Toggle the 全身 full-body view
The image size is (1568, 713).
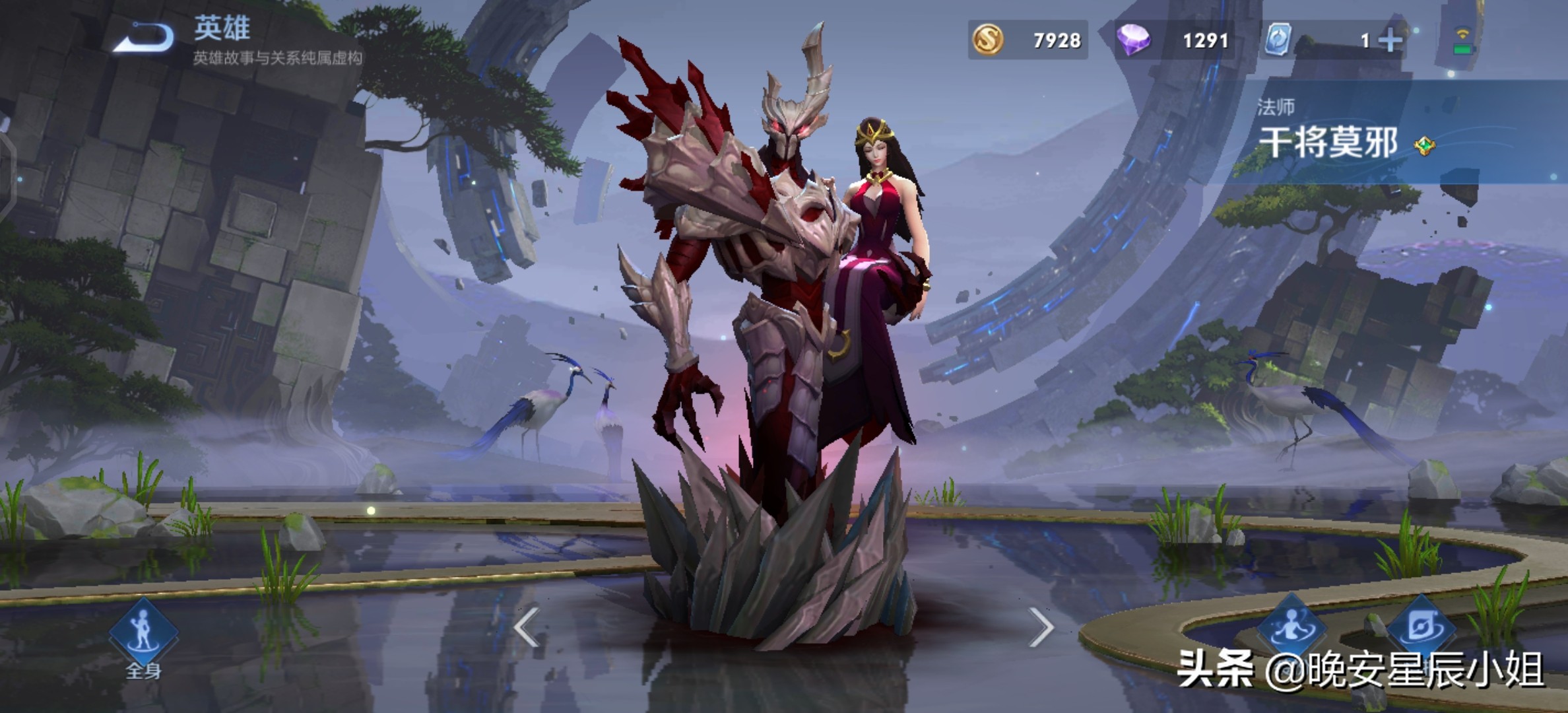click(x=143, y=634)
